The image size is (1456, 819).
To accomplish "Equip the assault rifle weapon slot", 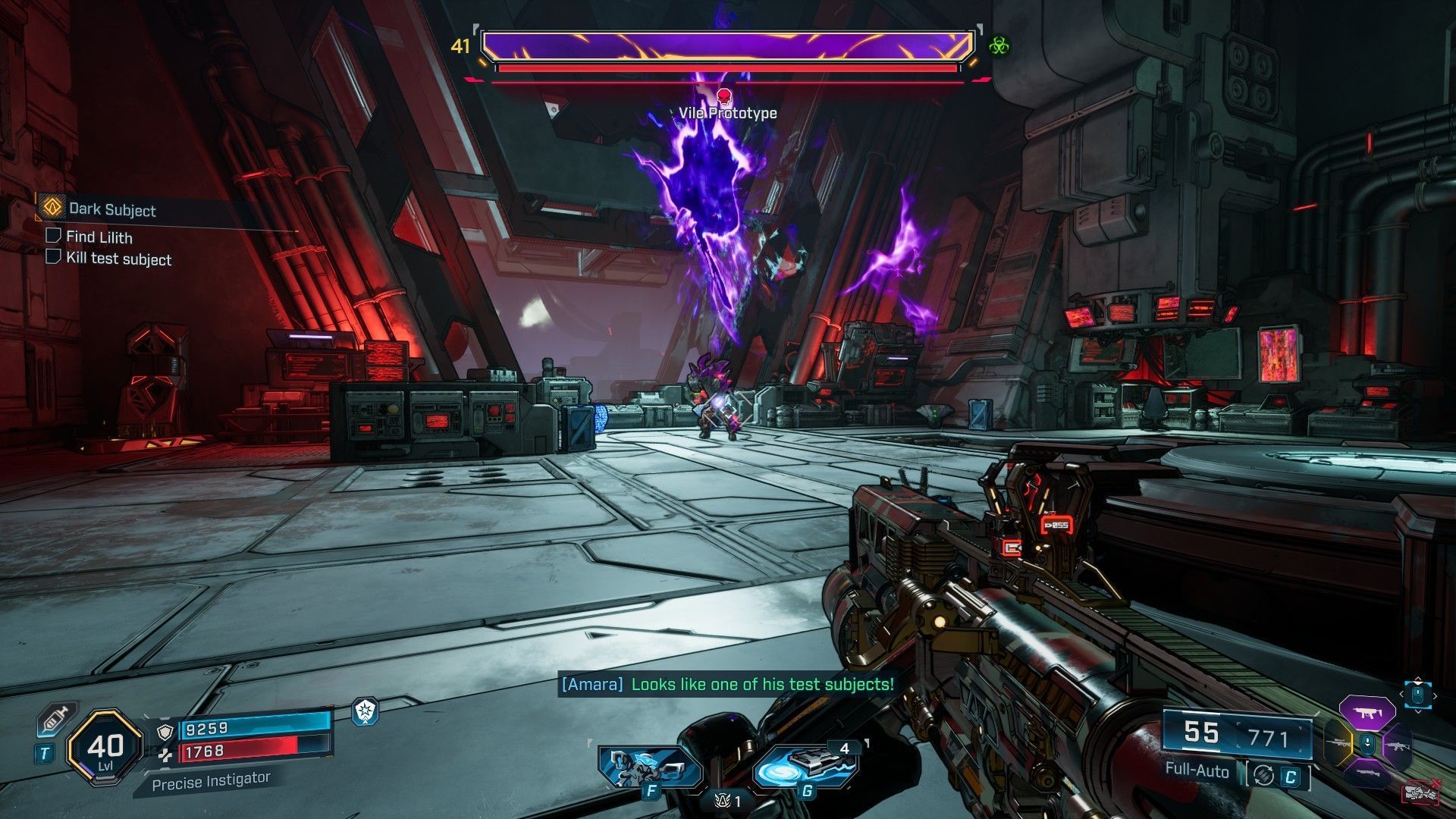I will click(1397, 745).
